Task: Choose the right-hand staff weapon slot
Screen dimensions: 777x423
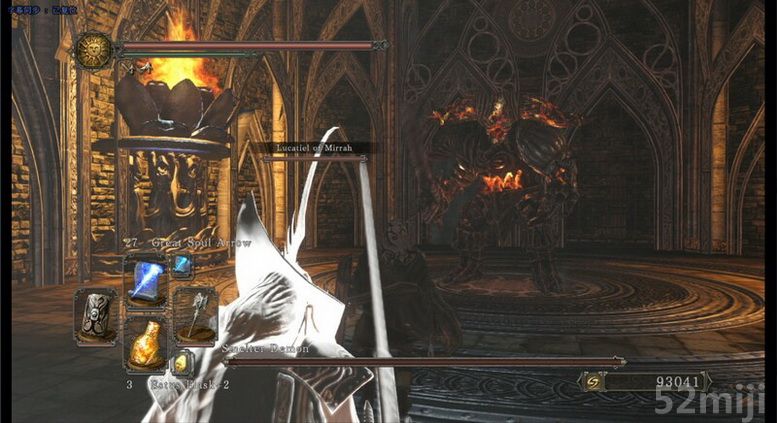Action: (x=195, y=314)
